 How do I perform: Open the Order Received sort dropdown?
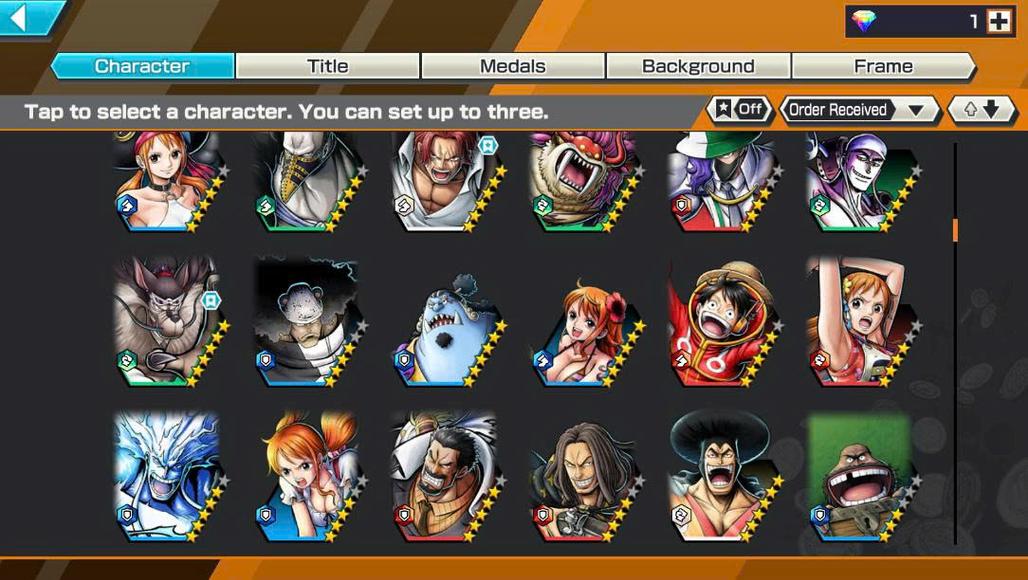point(858,110)
